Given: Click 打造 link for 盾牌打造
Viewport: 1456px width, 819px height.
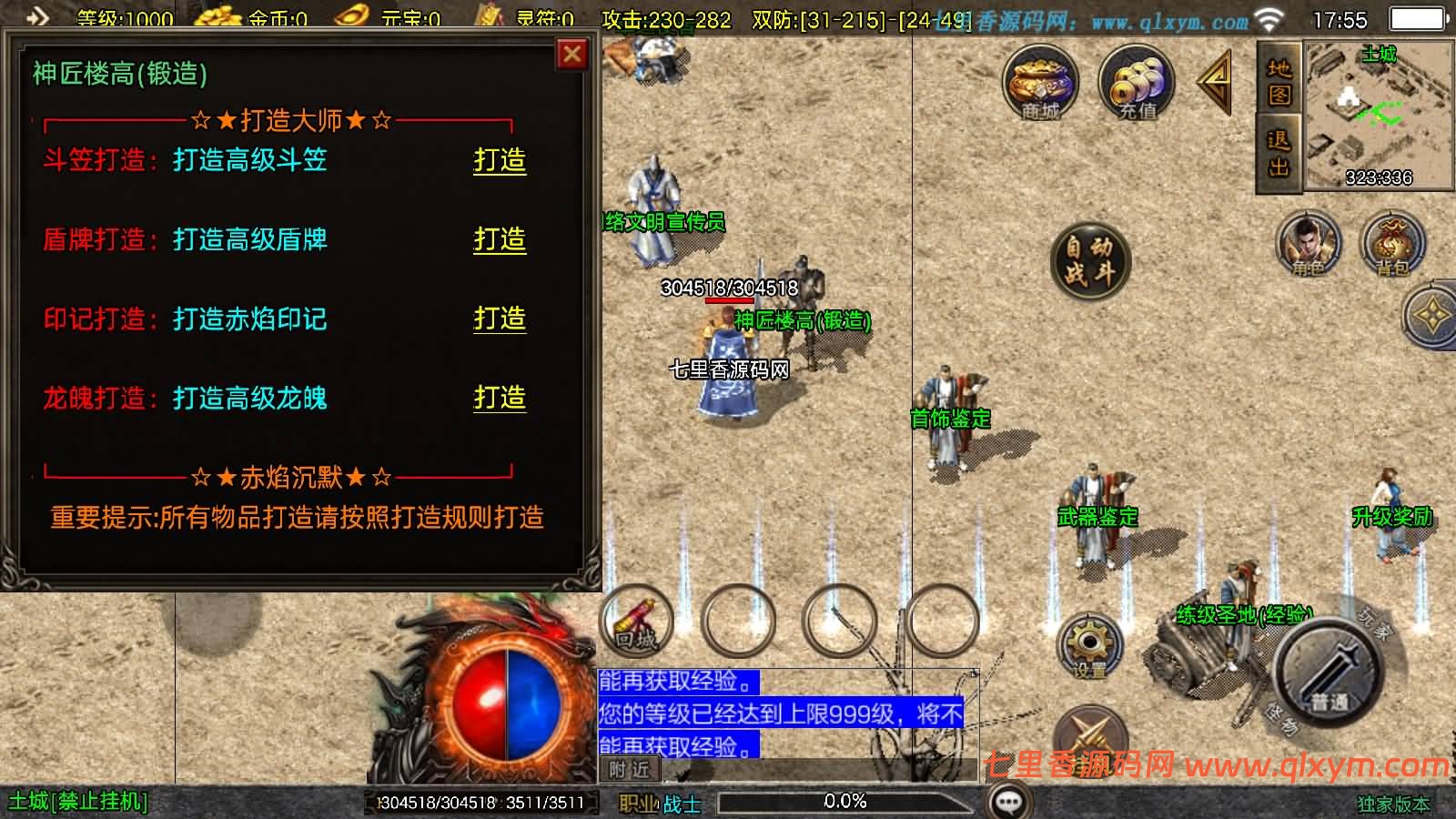Looking at the screenshot, I should click(x=500, y=240).
